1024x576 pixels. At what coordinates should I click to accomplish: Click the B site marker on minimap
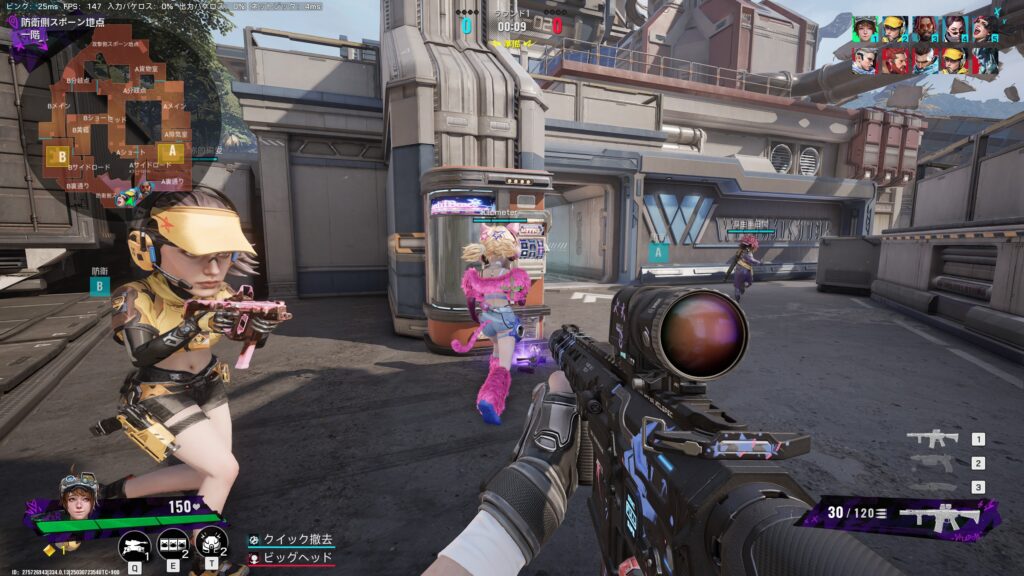[62, 157]
